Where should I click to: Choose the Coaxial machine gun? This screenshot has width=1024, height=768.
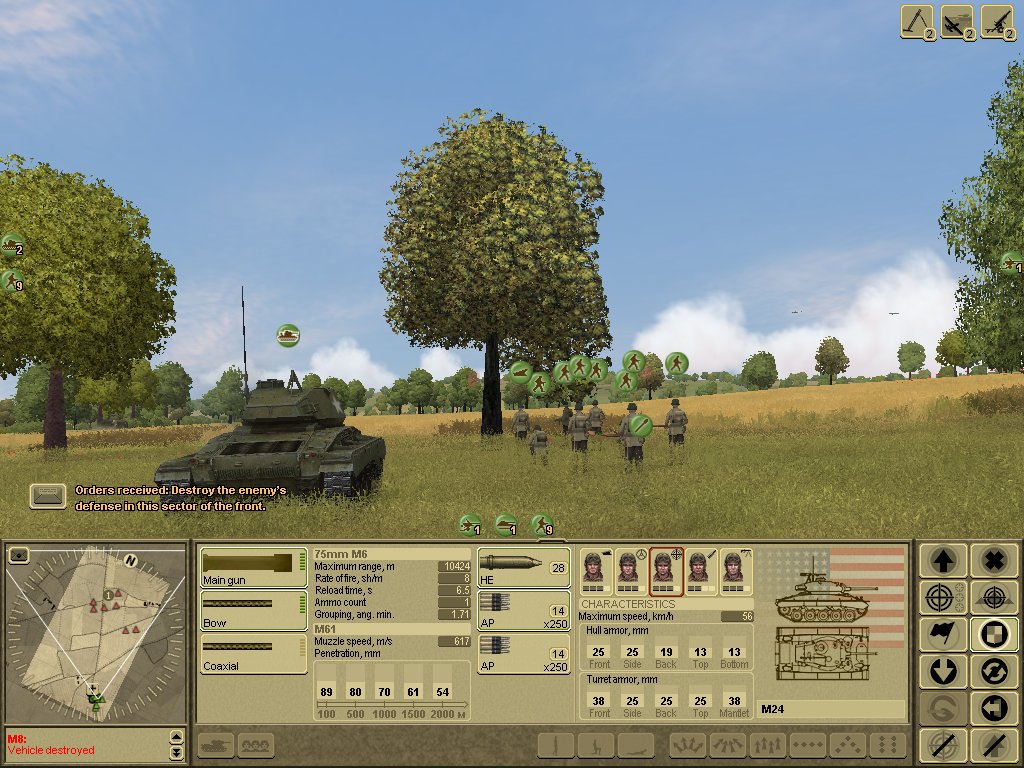[253, 653]
